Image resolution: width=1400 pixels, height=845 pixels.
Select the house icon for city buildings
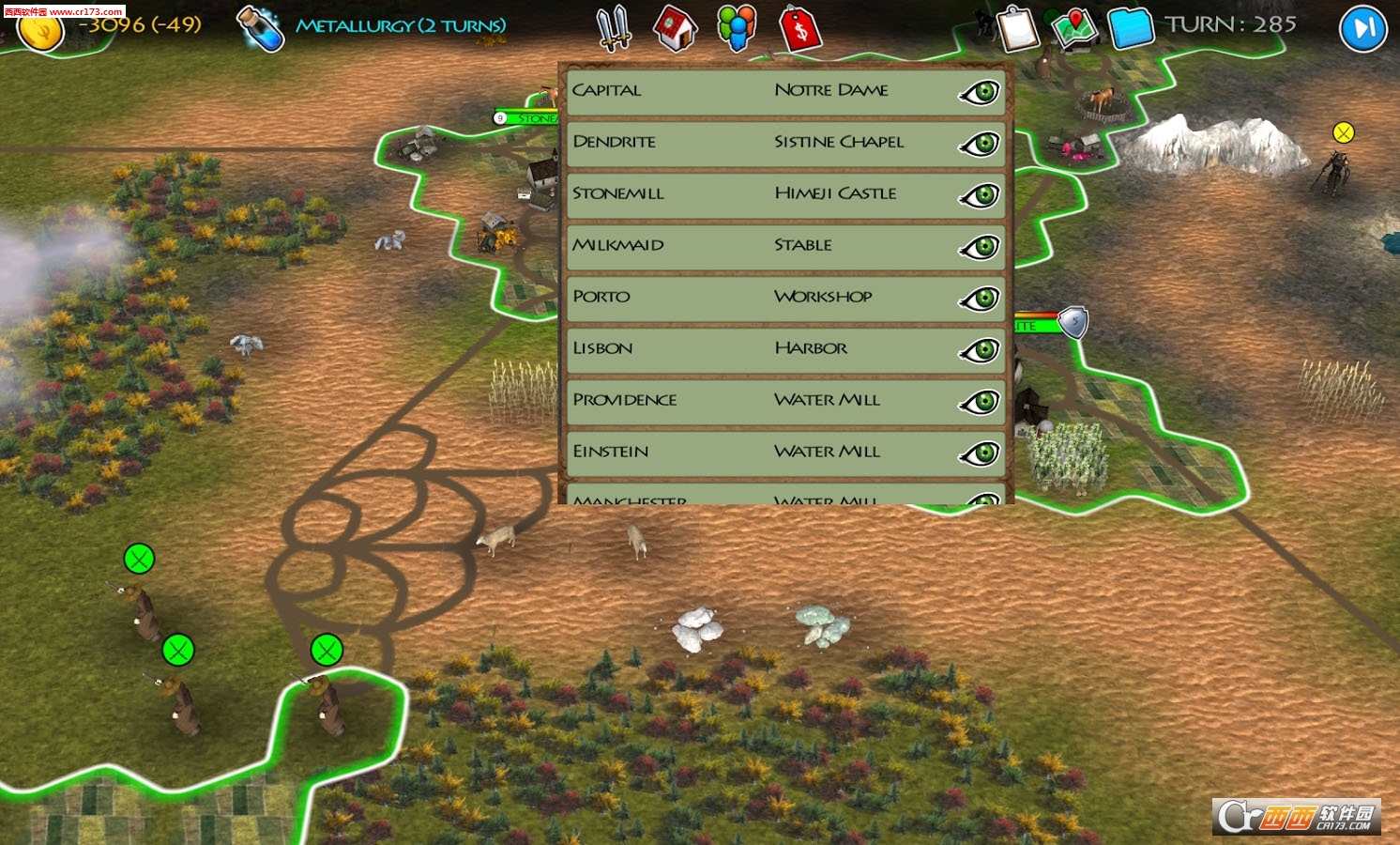pyautogui.click(x=675, y=29)
